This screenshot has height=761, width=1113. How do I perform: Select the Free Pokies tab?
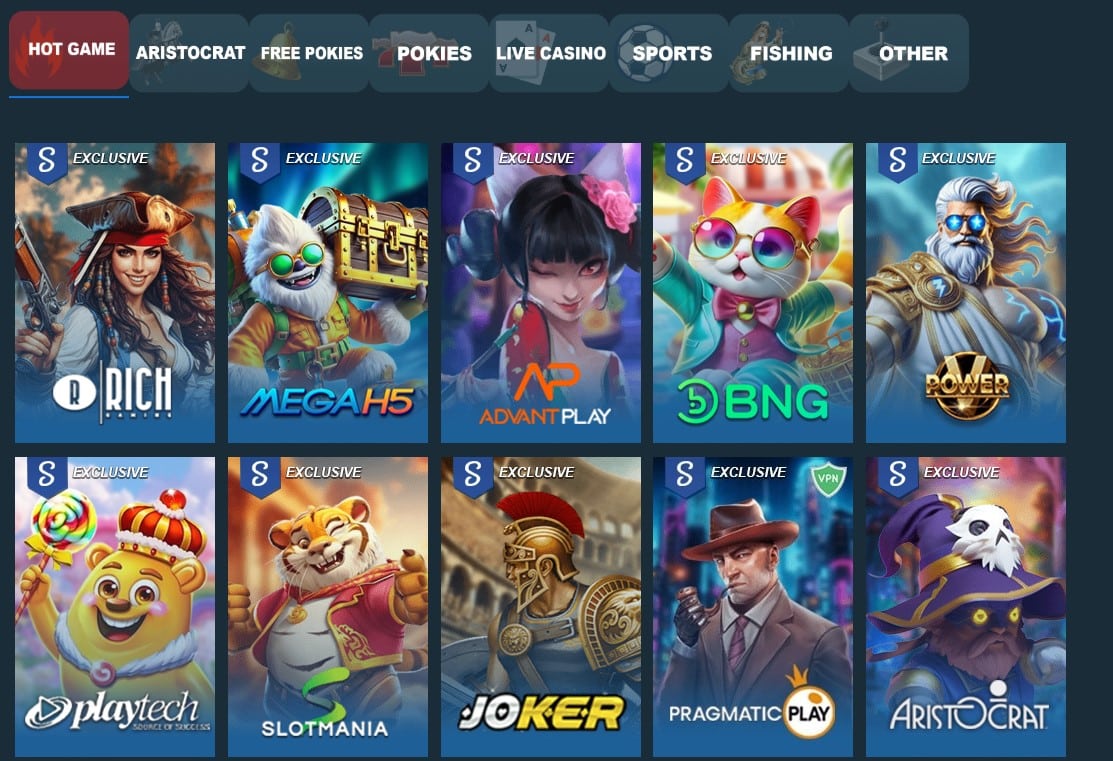click(x=310, y=53)
